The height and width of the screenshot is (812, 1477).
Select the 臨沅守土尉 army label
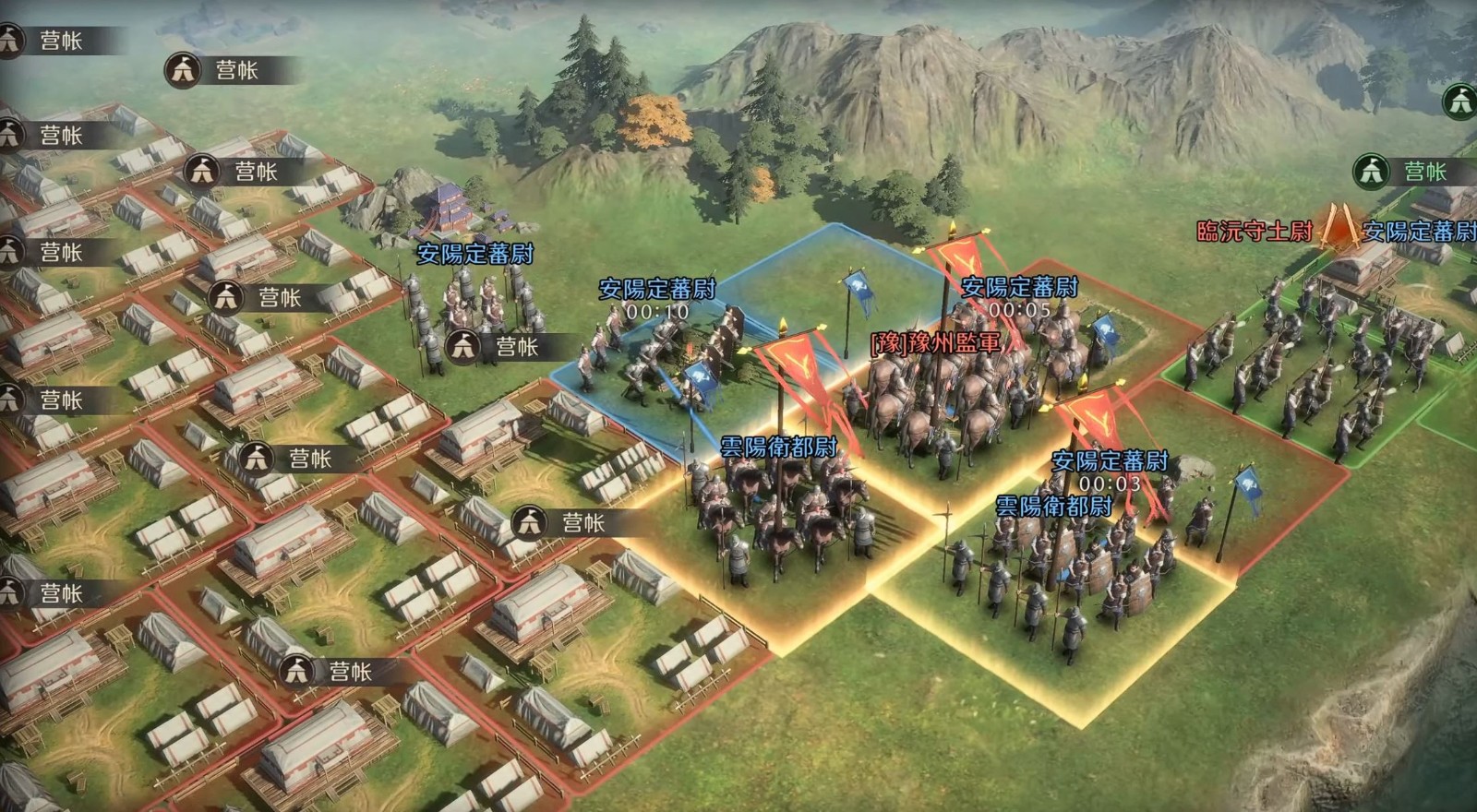(x=1254, y=231)
